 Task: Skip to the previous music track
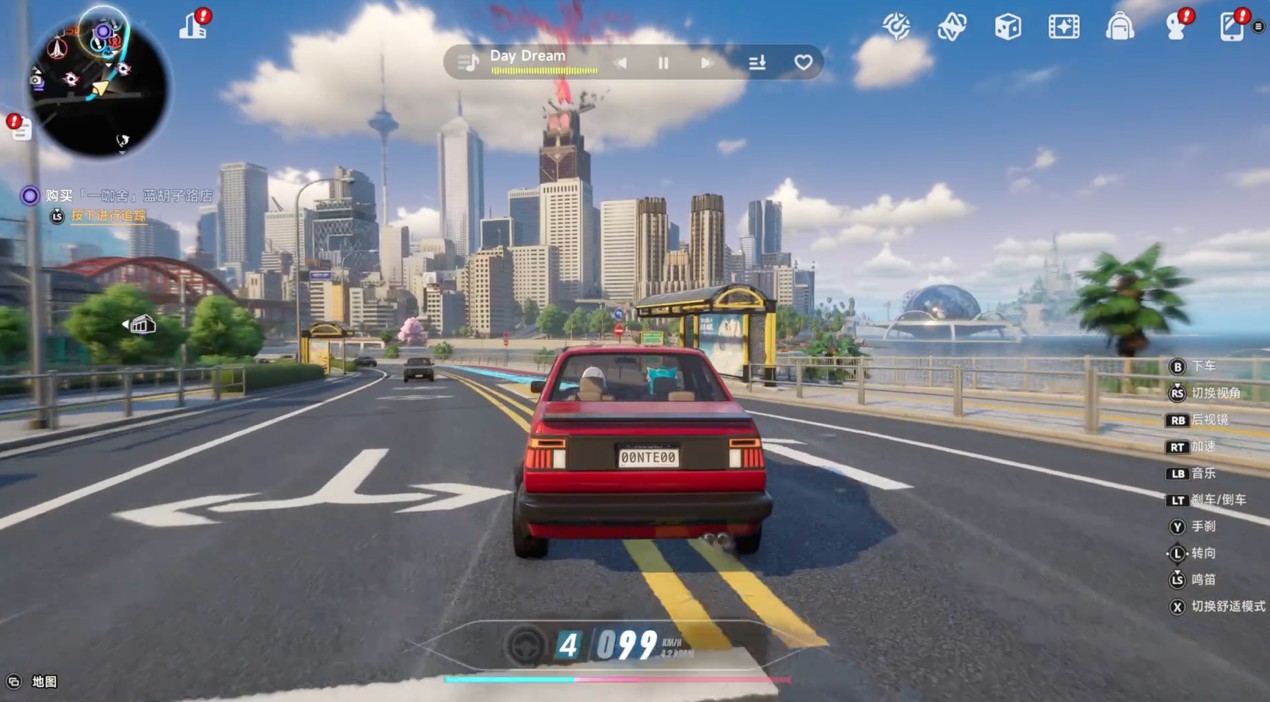pos(620,63)
